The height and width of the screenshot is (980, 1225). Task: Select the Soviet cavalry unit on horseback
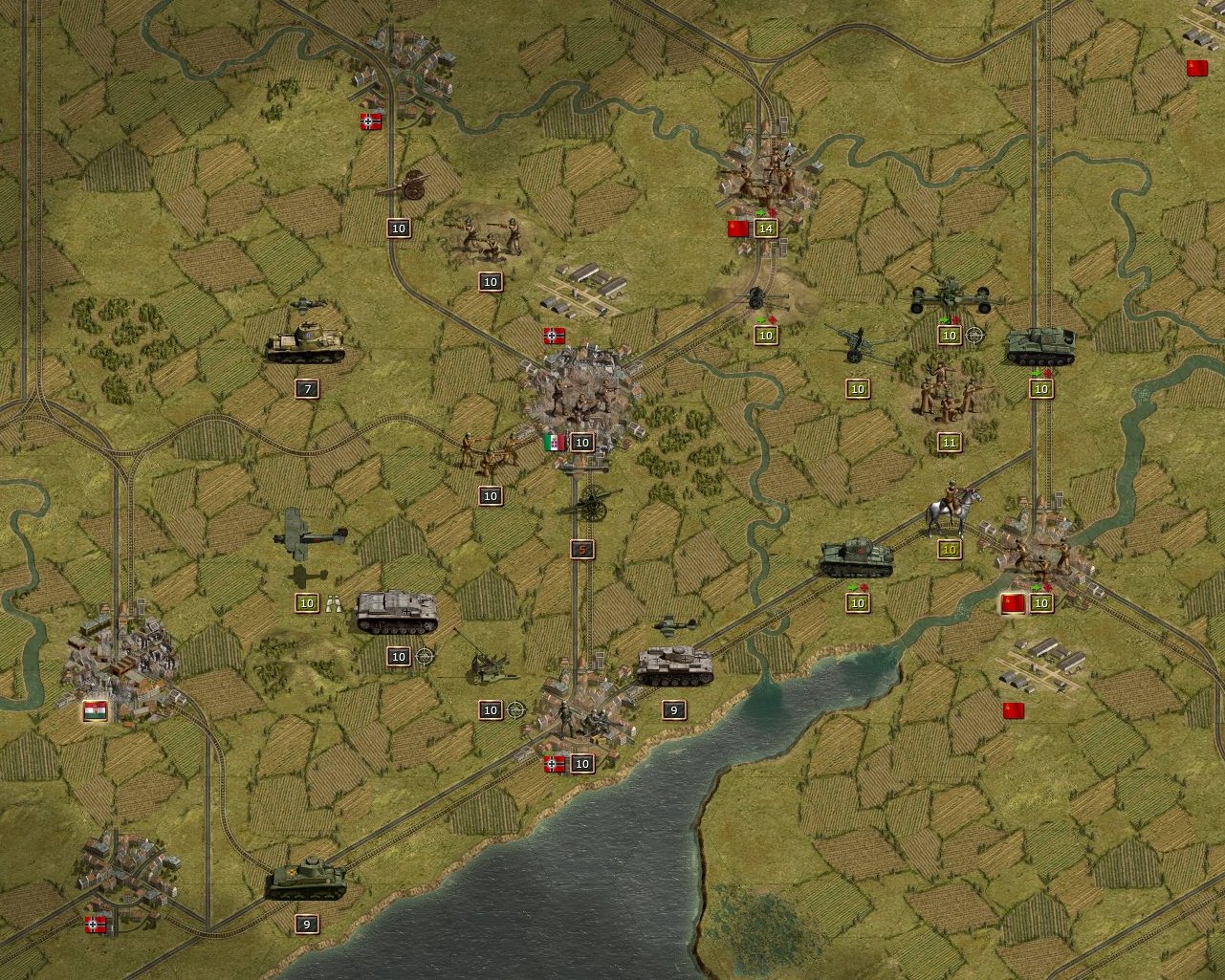[x=949, y=507]
